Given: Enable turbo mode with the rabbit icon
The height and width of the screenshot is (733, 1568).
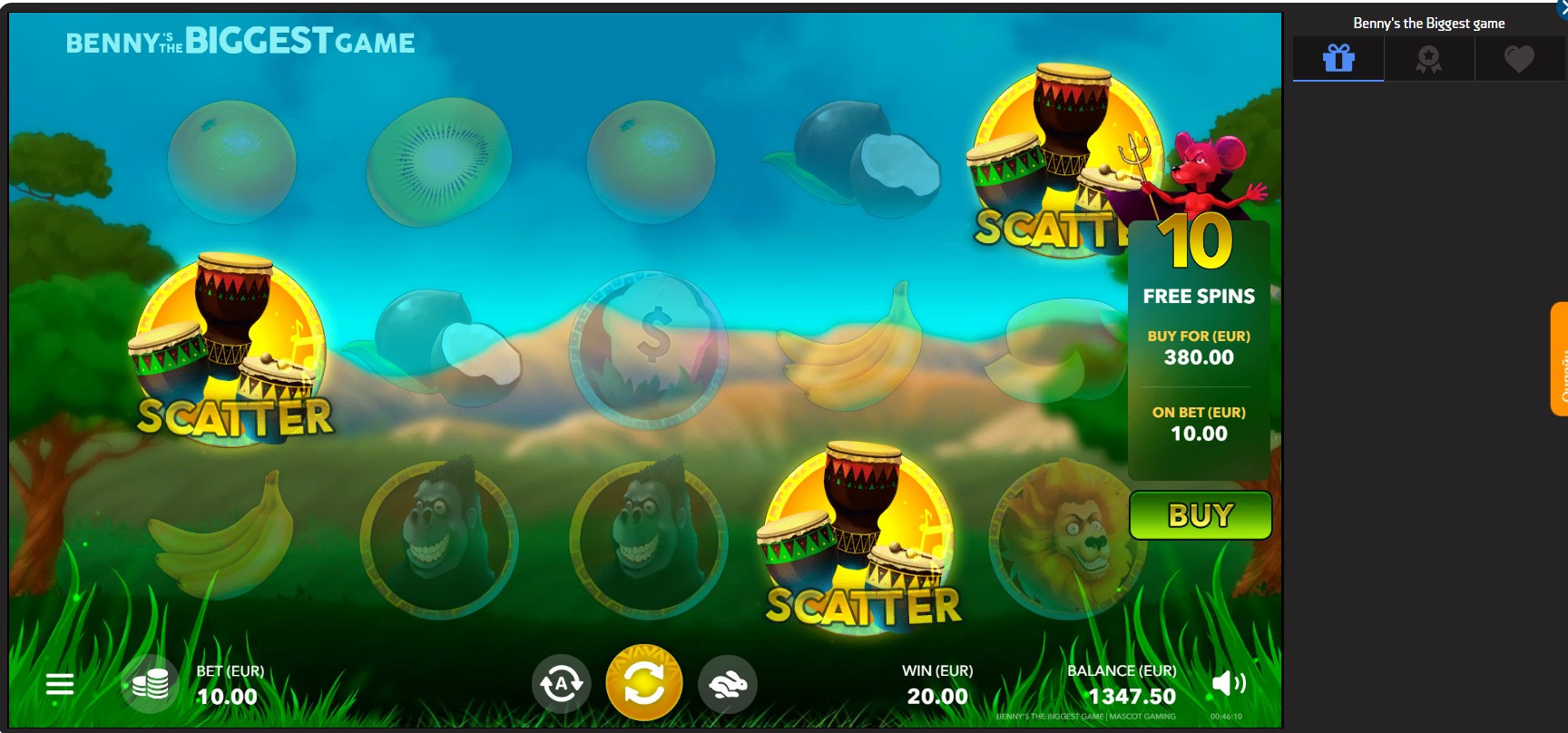Looking at the screenshot, I should pyautogui.click(x=728, y=684).
